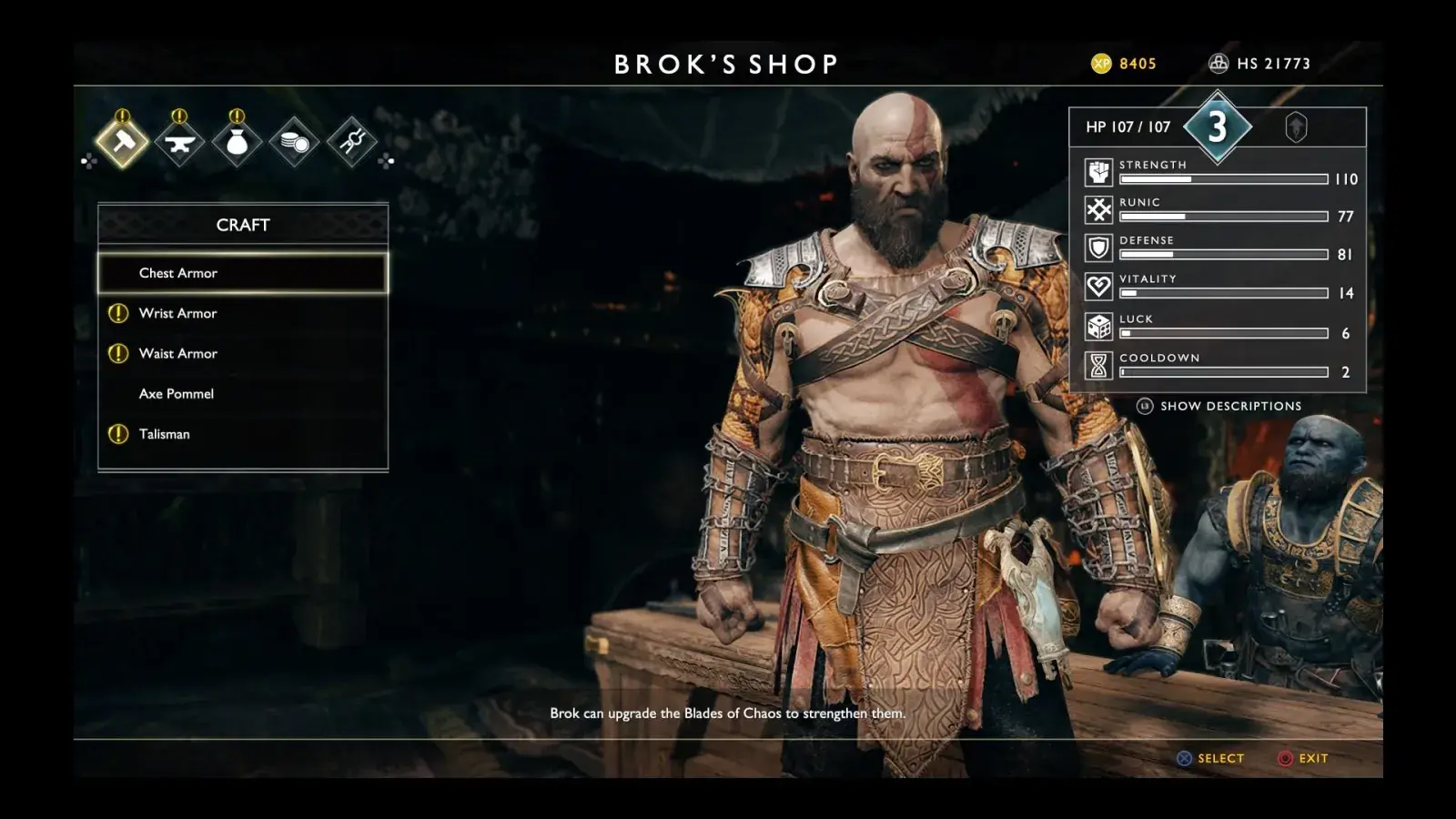Switch to the coins Sell tab
Viewport: 1456px width, 819px height.
pyautogui.click(x=294, y=142)
